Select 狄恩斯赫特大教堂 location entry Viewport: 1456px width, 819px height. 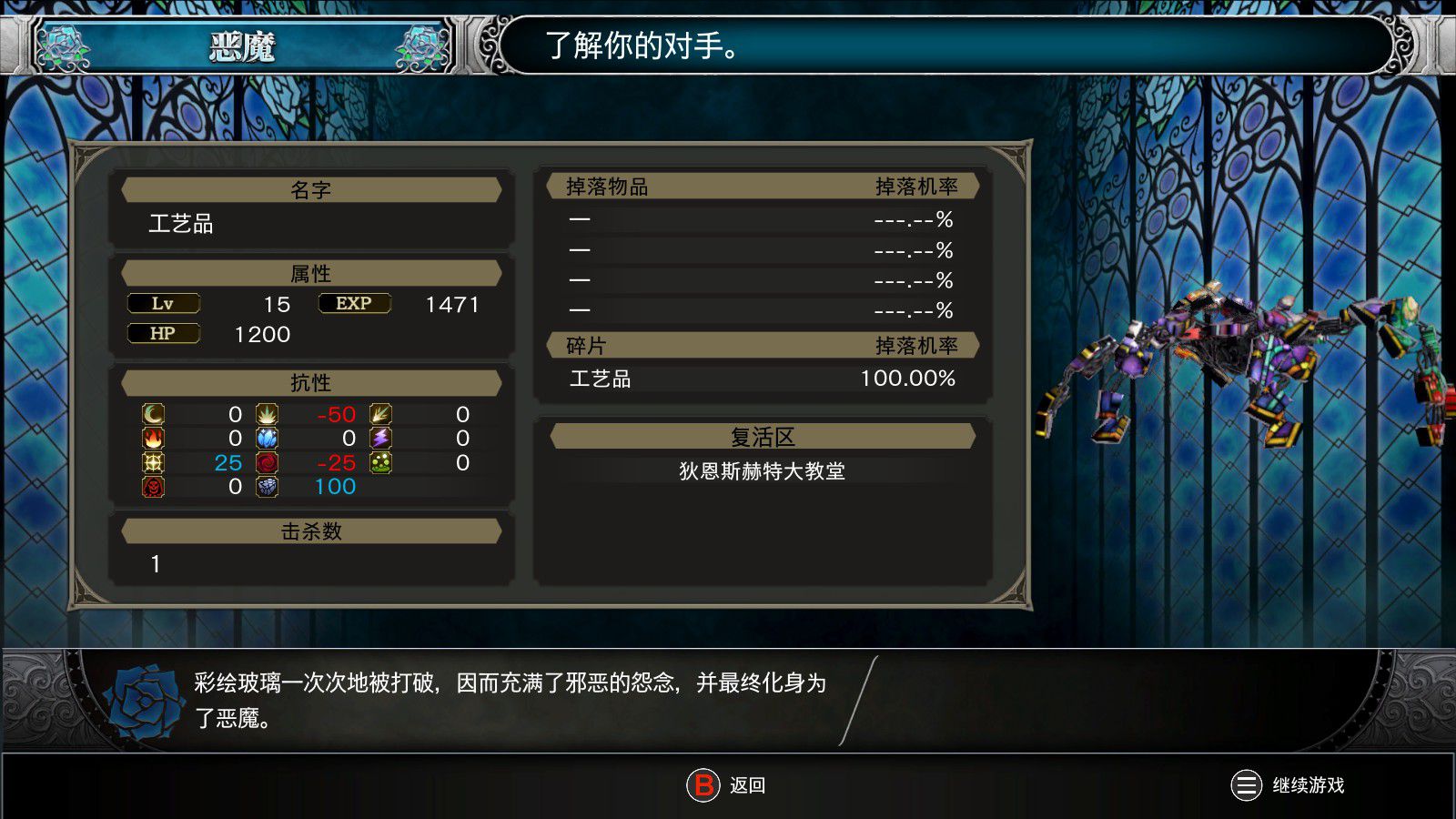[763, 472]
